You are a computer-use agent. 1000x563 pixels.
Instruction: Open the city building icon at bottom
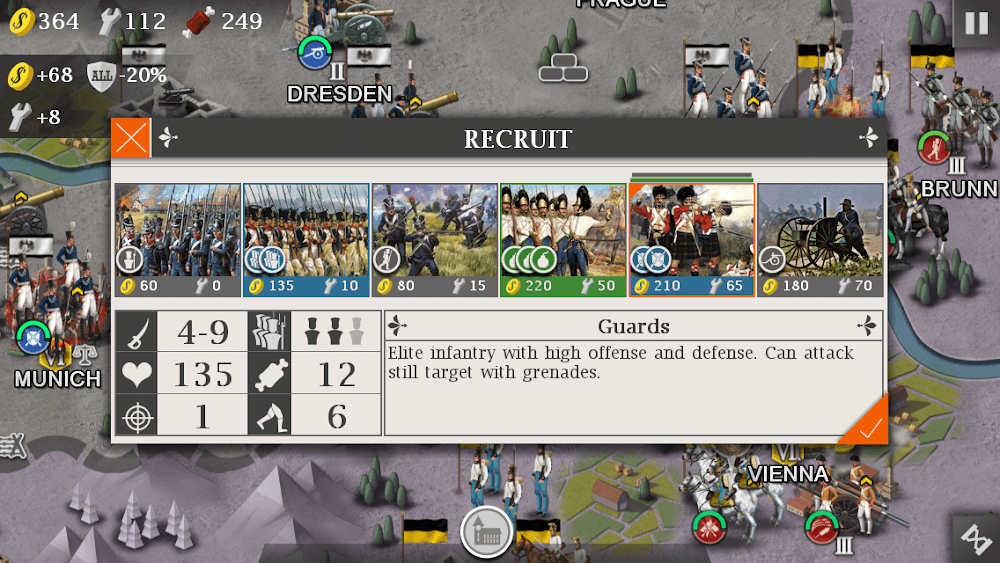487,533
